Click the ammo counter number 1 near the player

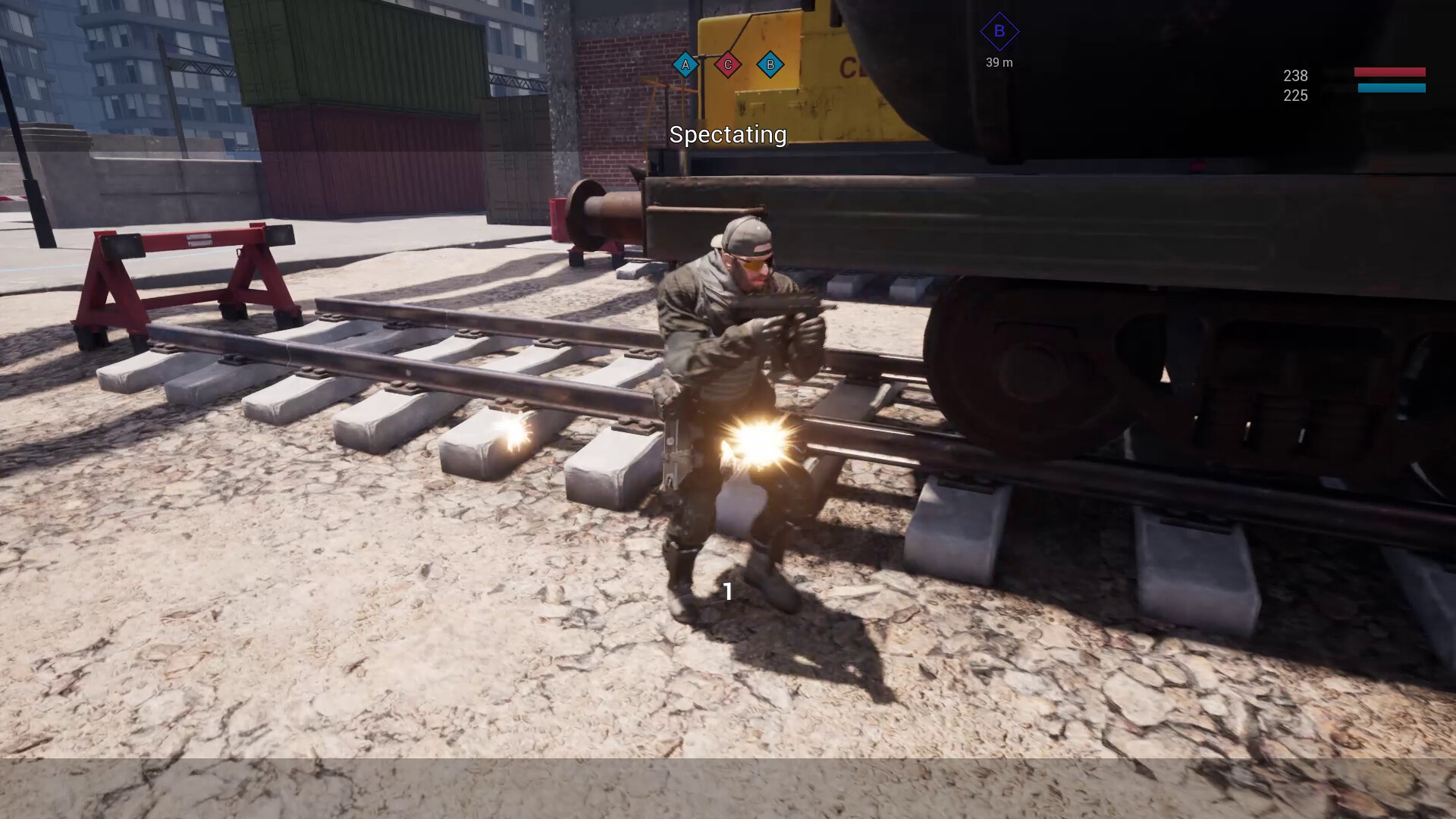click(x=729, y=591)
